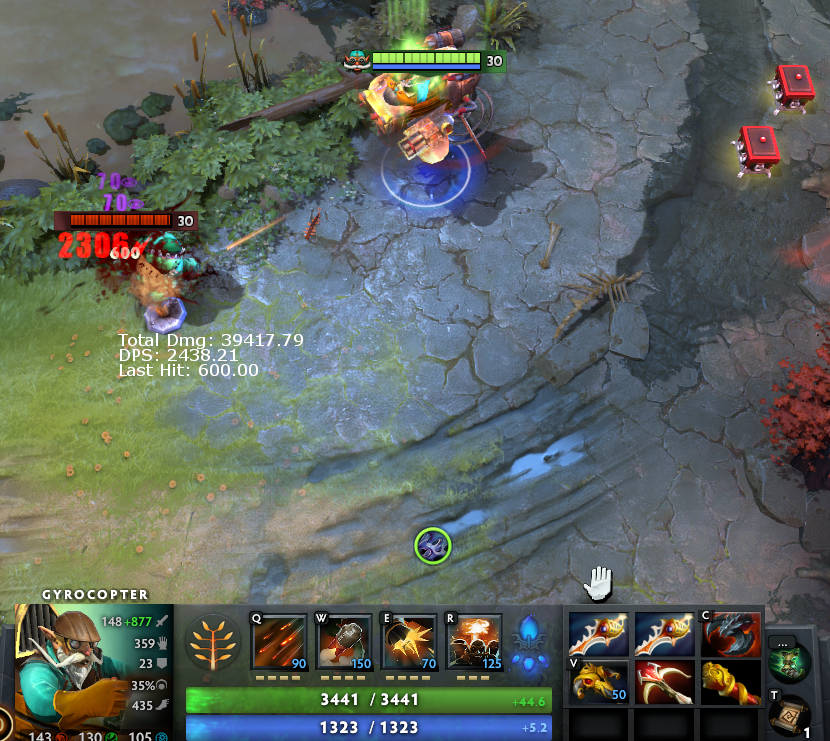Activate the Flak Cannon ability
The width and height of the screenshot is (830, 741).
tap(409, 641)
